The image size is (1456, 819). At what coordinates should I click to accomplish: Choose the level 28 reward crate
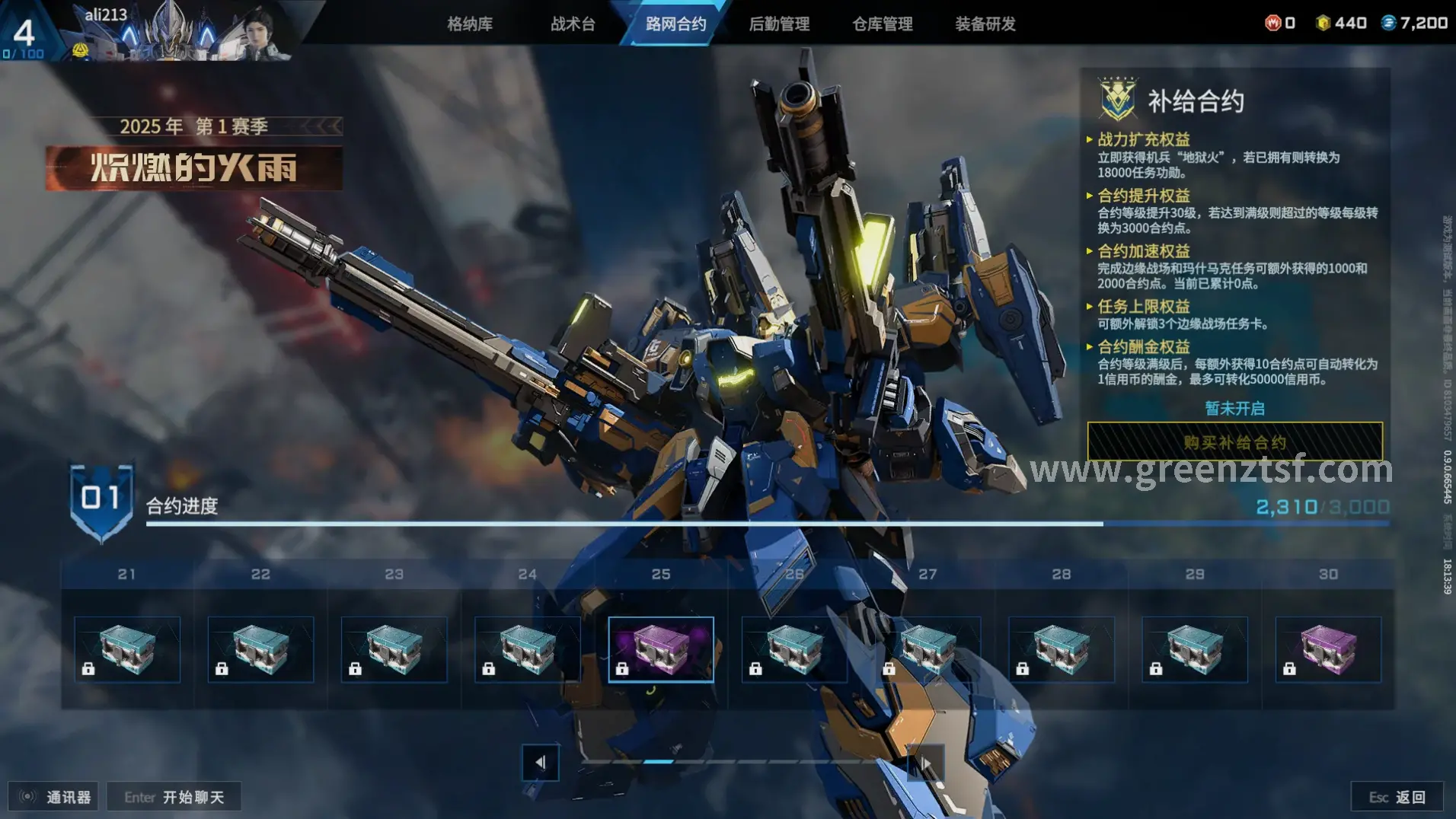pyautogui.click(x=1062, y=649)
